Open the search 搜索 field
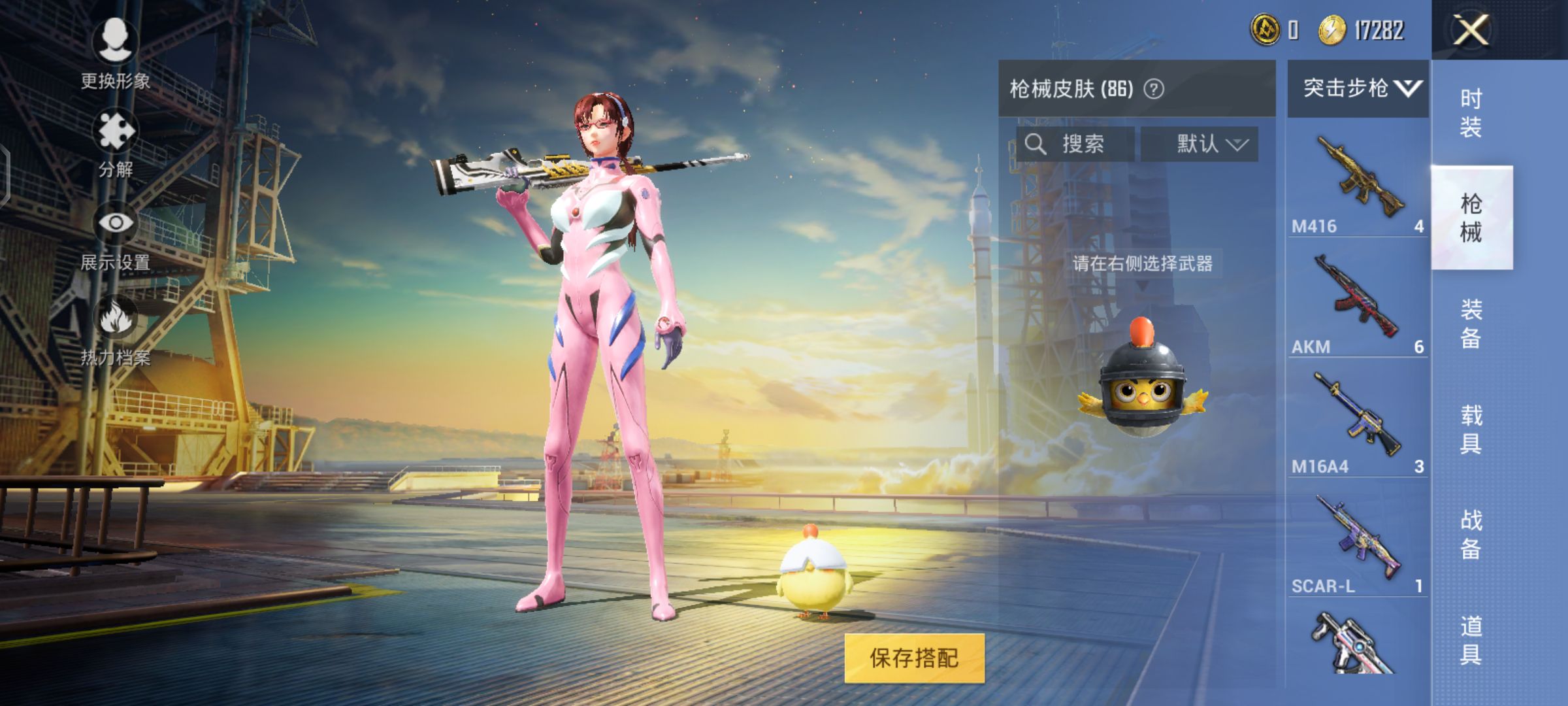 1075,144
